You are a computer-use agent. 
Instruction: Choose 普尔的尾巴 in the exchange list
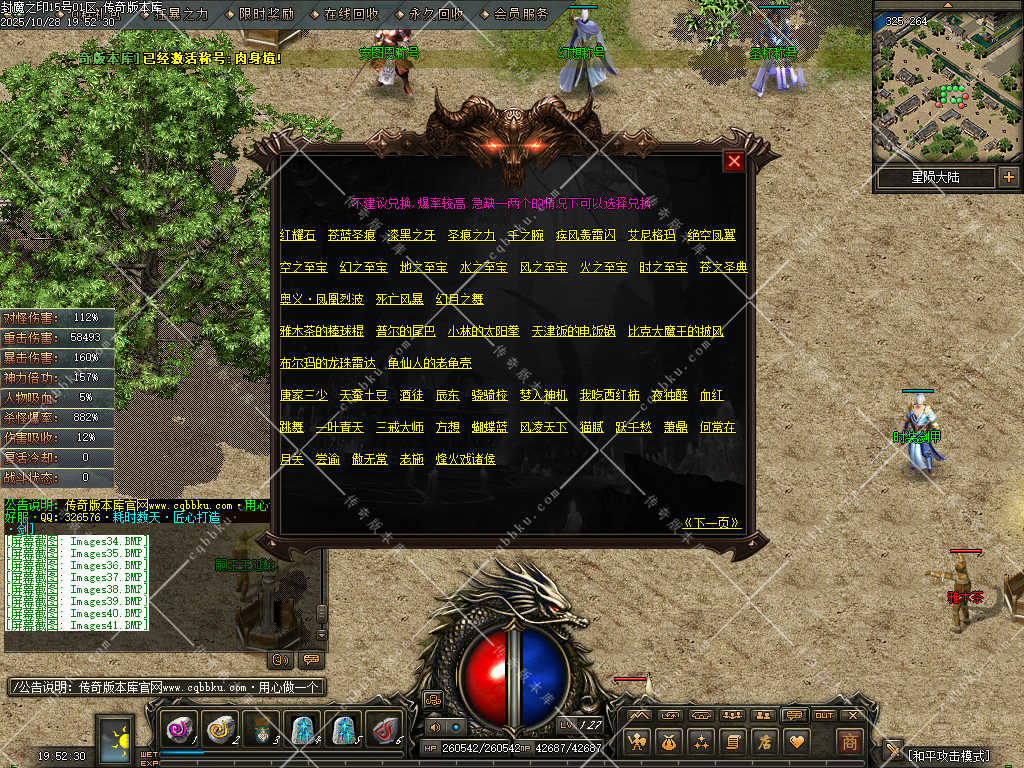[405, 330]
